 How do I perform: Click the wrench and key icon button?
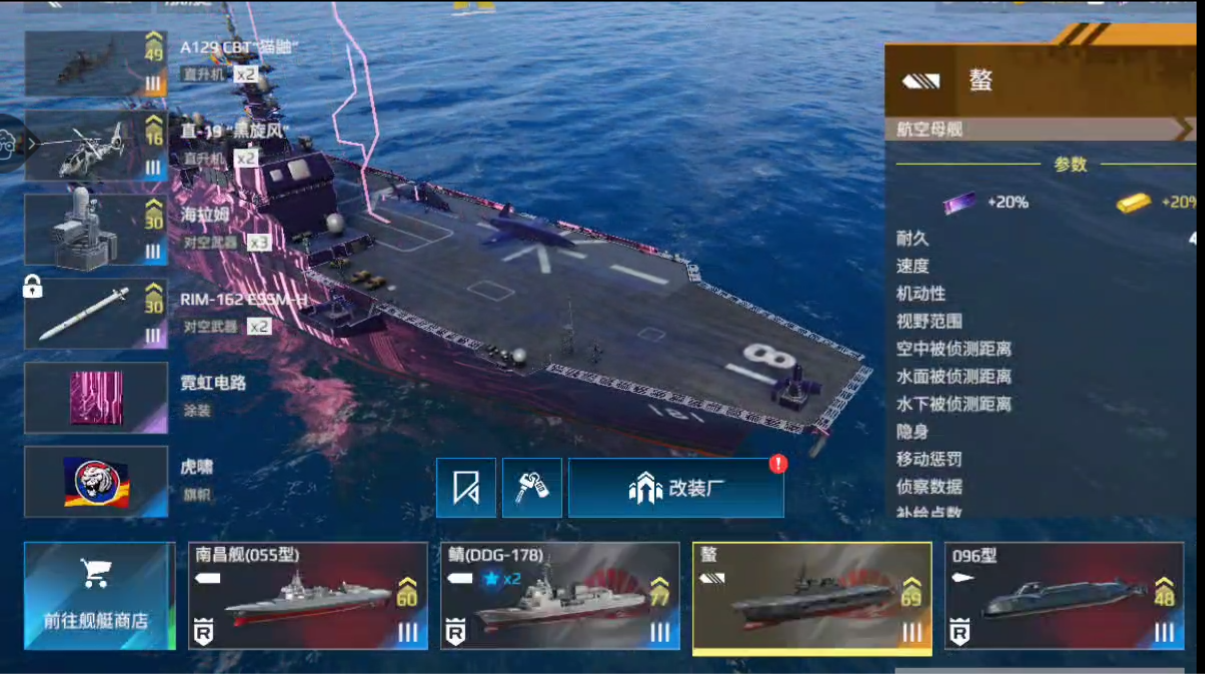[531, 488]
